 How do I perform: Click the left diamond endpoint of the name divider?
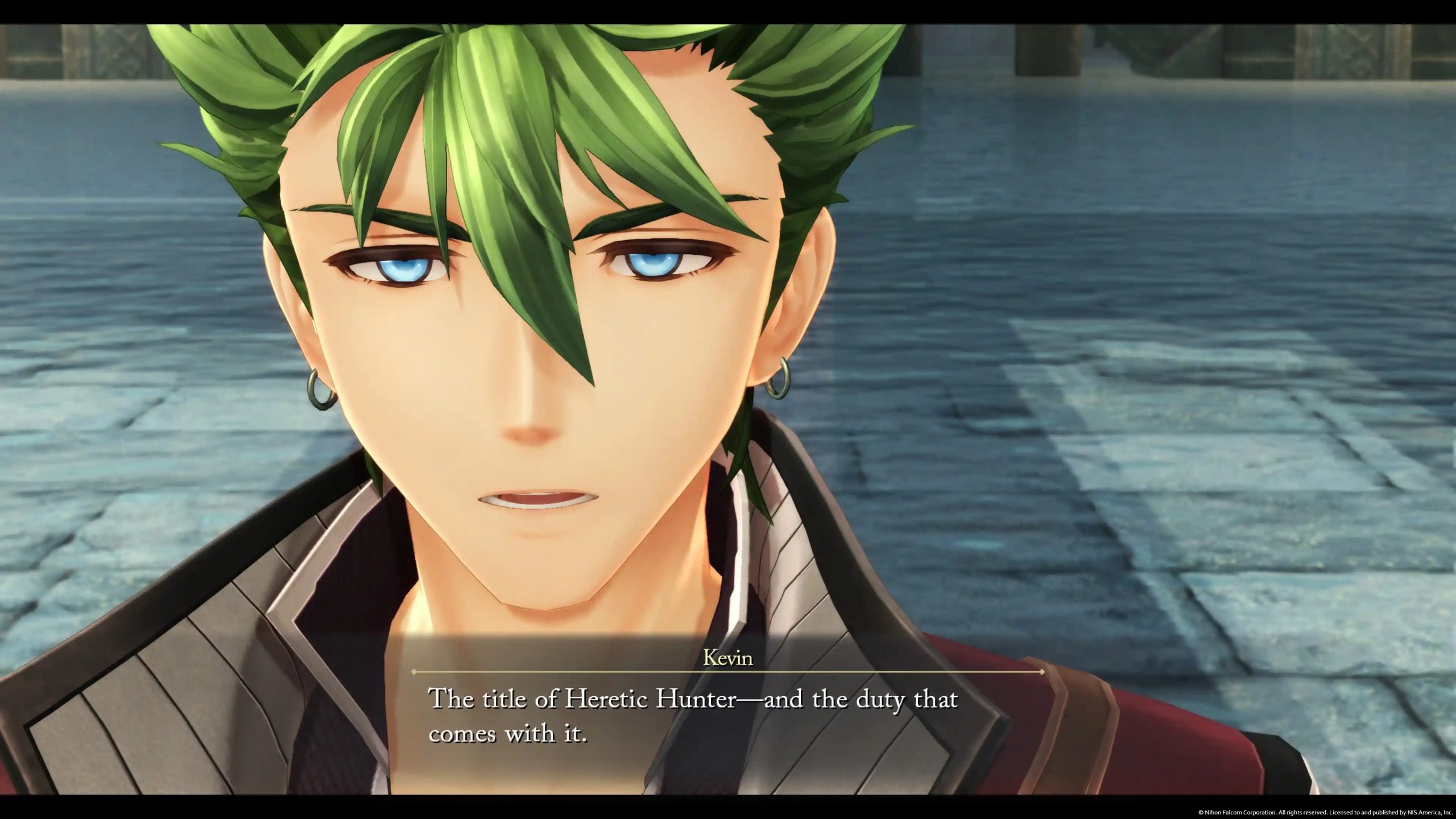pyautogui.click(x=414, y=672)
